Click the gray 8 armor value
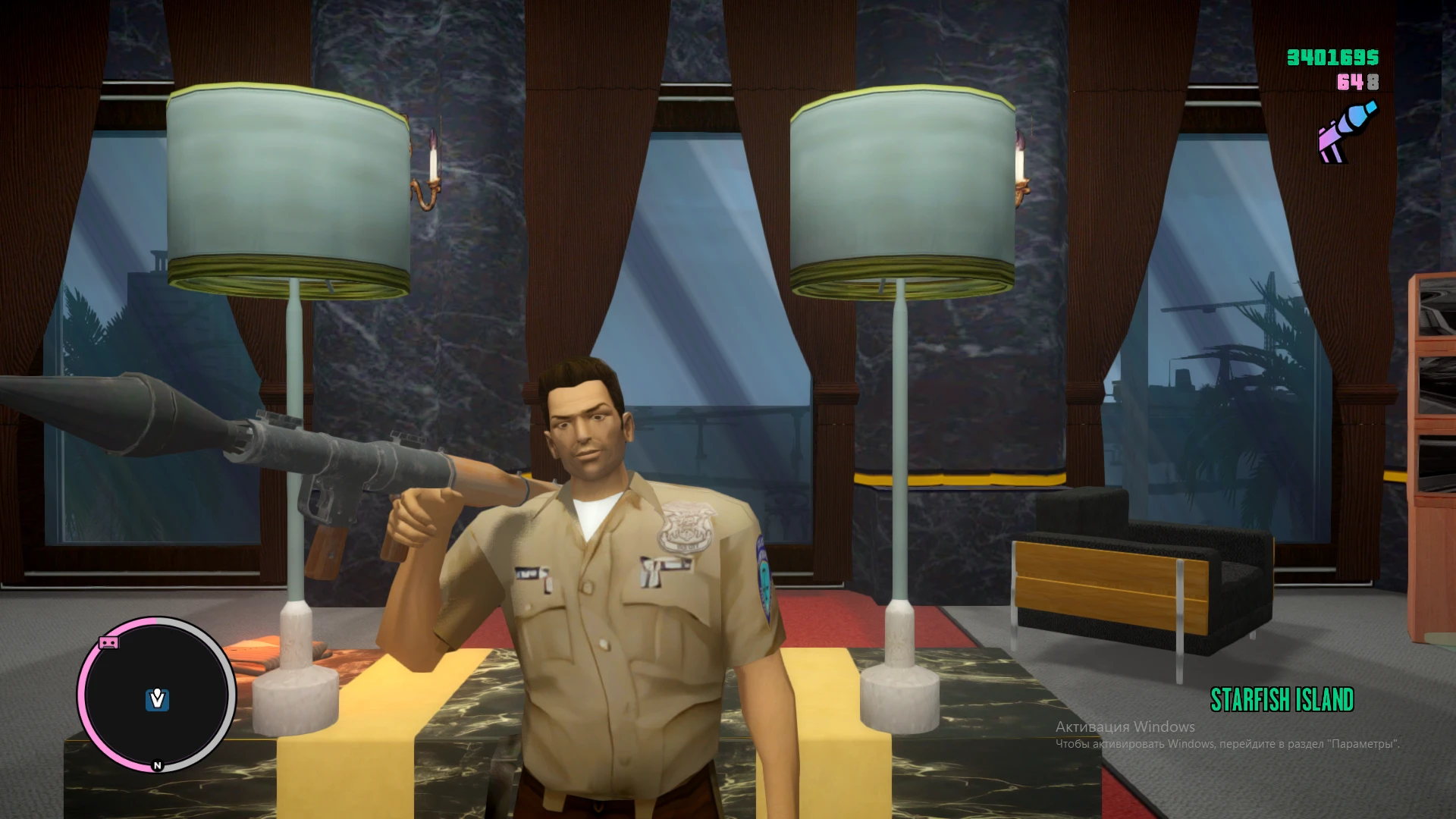This screenshot has height=819, width=1456. pos(1373,82)
